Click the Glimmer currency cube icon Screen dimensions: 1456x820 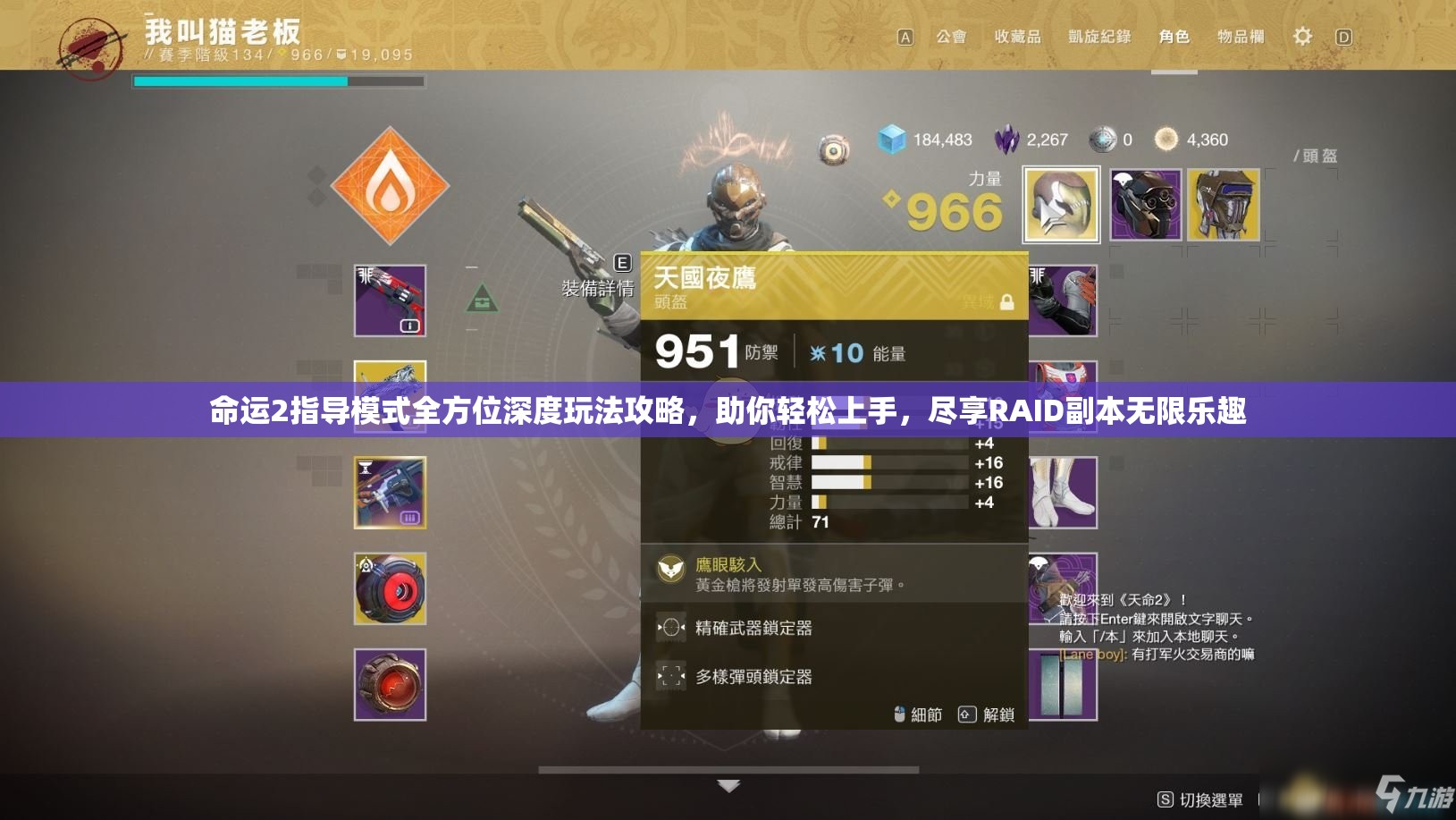890,139
